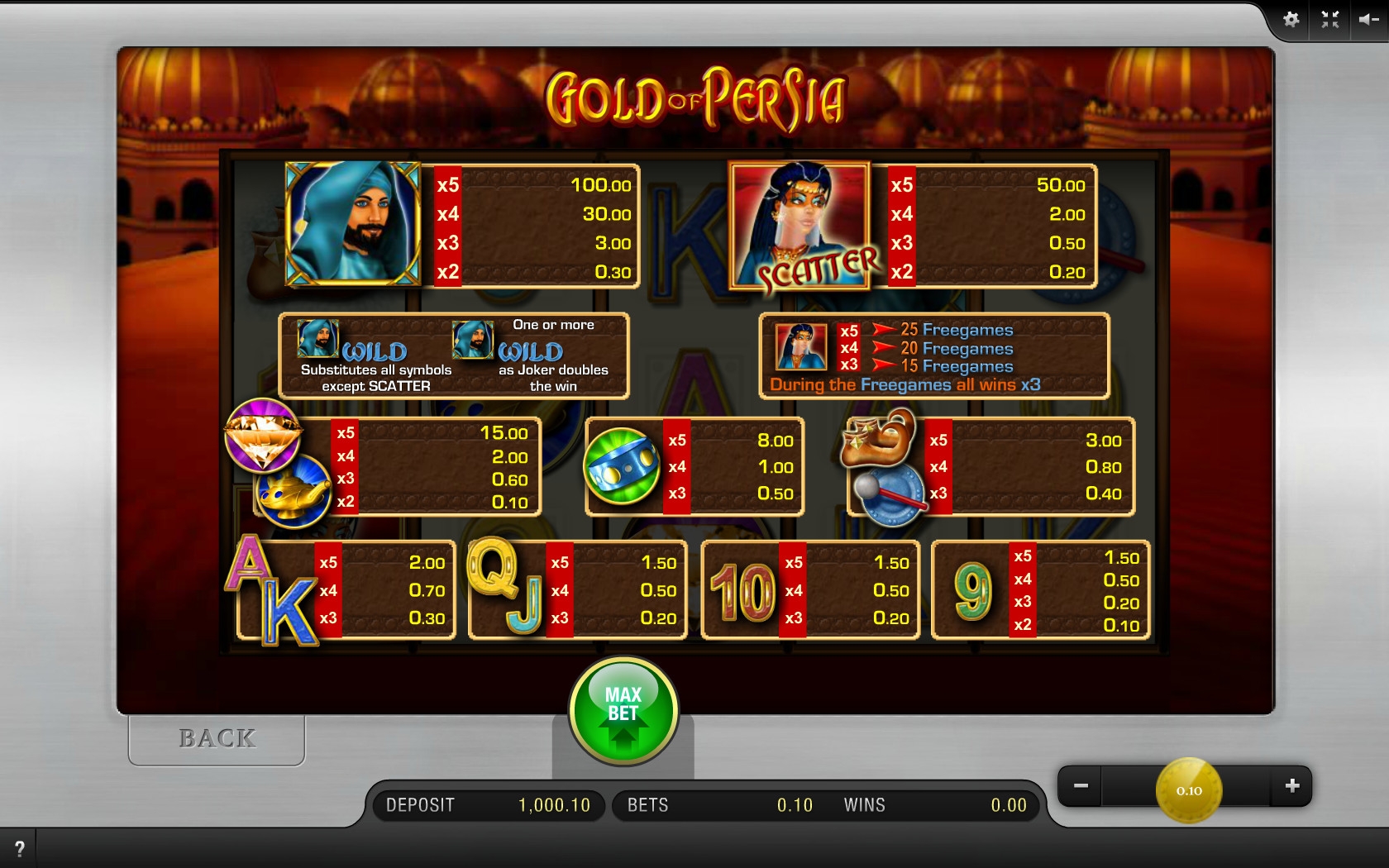Increase the bet with the plus button
This screenshot has height=868, width=1389.
pyautogui.click(x=1292, y=785)
